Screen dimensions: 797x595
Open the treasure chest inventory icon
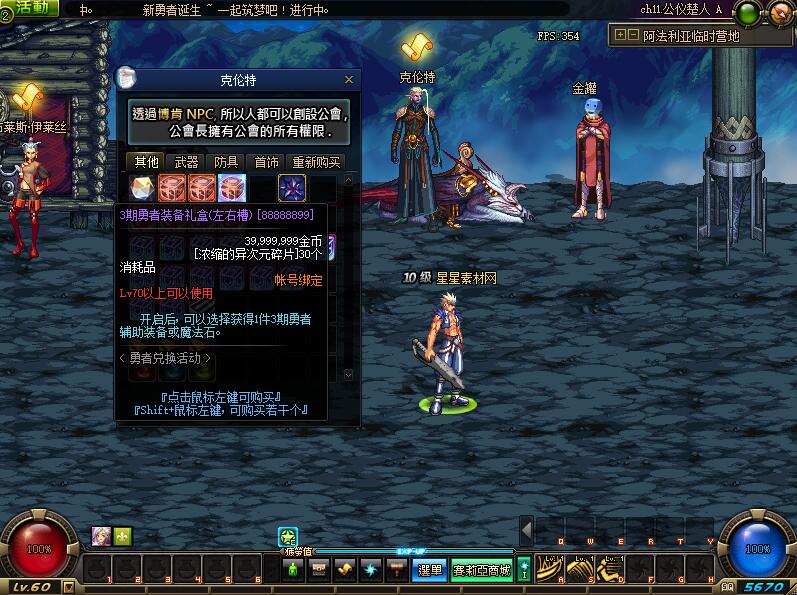pos(319,570)
